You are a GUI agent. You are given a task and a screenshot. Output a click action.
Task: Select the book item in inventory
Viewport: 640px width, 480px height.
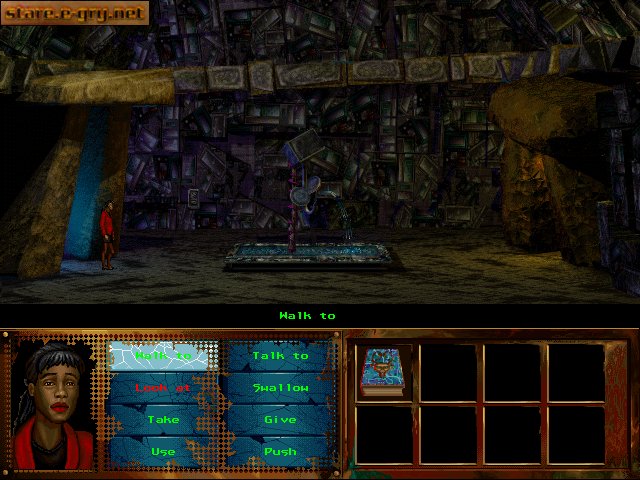[x=381, y=372]
